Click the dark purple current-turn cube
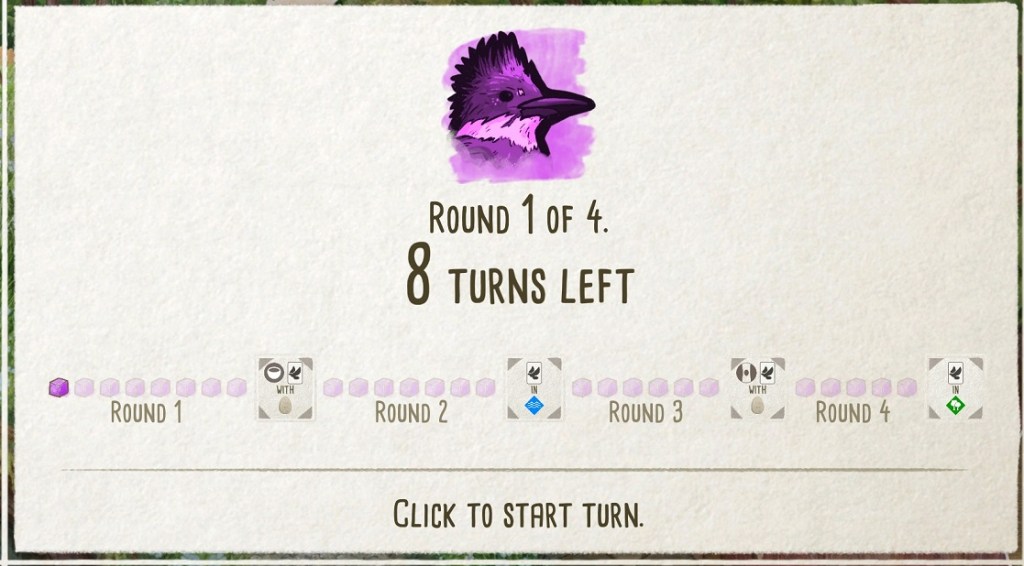 (x=59, y=387)
